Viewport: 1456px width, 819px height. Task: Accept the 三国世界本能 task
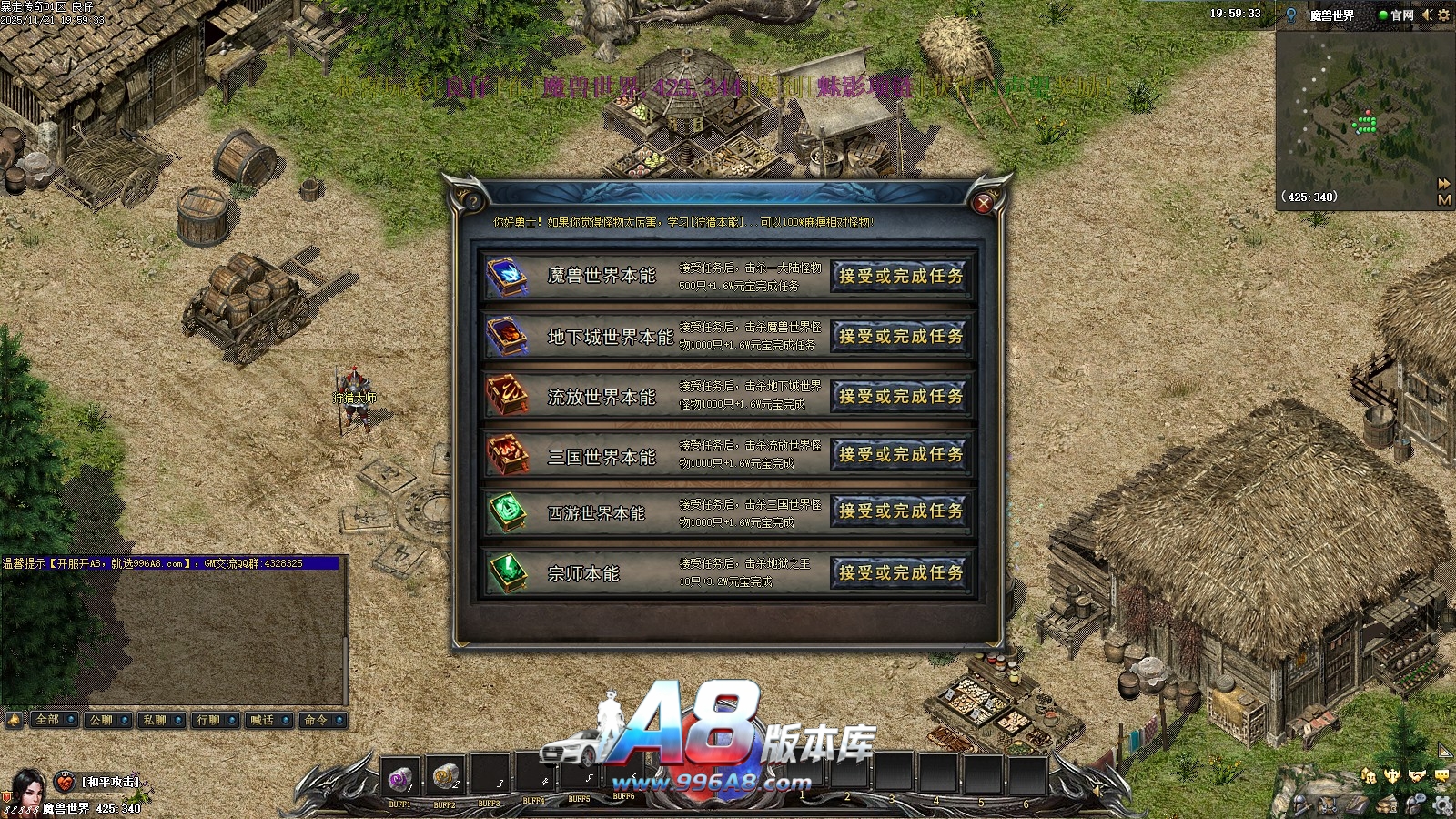point(900,454)
